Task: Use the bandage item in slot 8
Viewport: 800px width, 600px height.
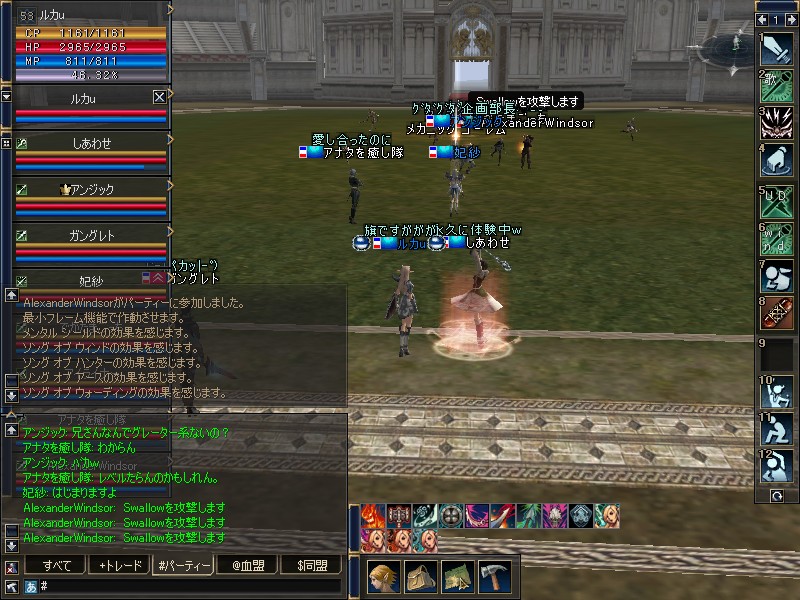Action: [777, 314]
